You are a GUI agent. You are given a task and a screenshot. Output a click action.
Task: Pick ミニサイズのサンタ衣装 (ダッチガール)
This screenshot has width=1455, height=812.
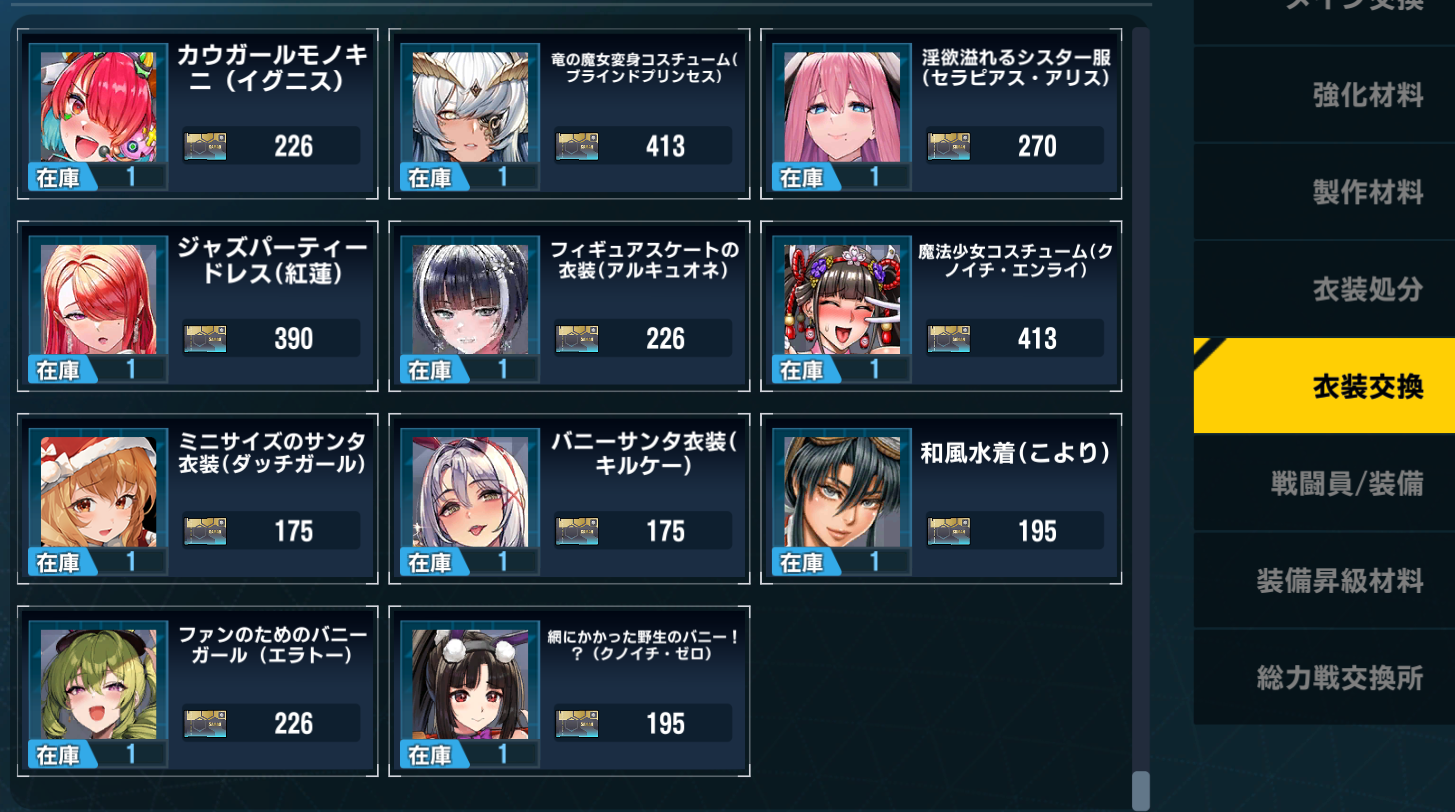198,498
